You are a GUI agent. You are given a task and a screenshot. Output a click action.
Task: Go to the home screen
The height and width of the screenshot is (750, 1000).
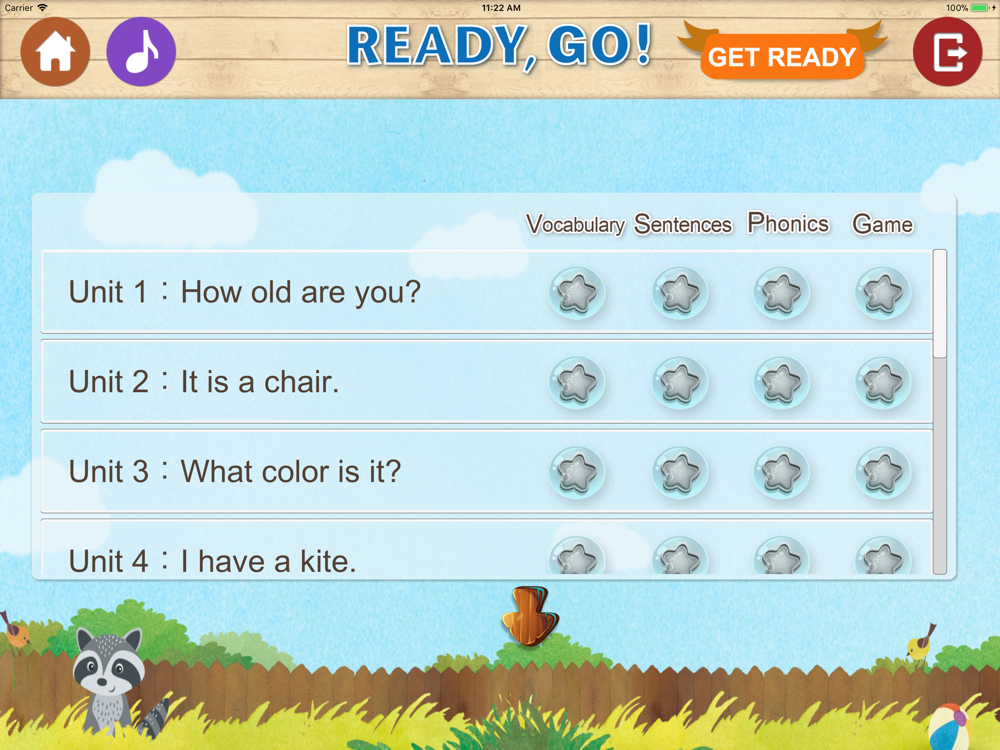[56, 52]
